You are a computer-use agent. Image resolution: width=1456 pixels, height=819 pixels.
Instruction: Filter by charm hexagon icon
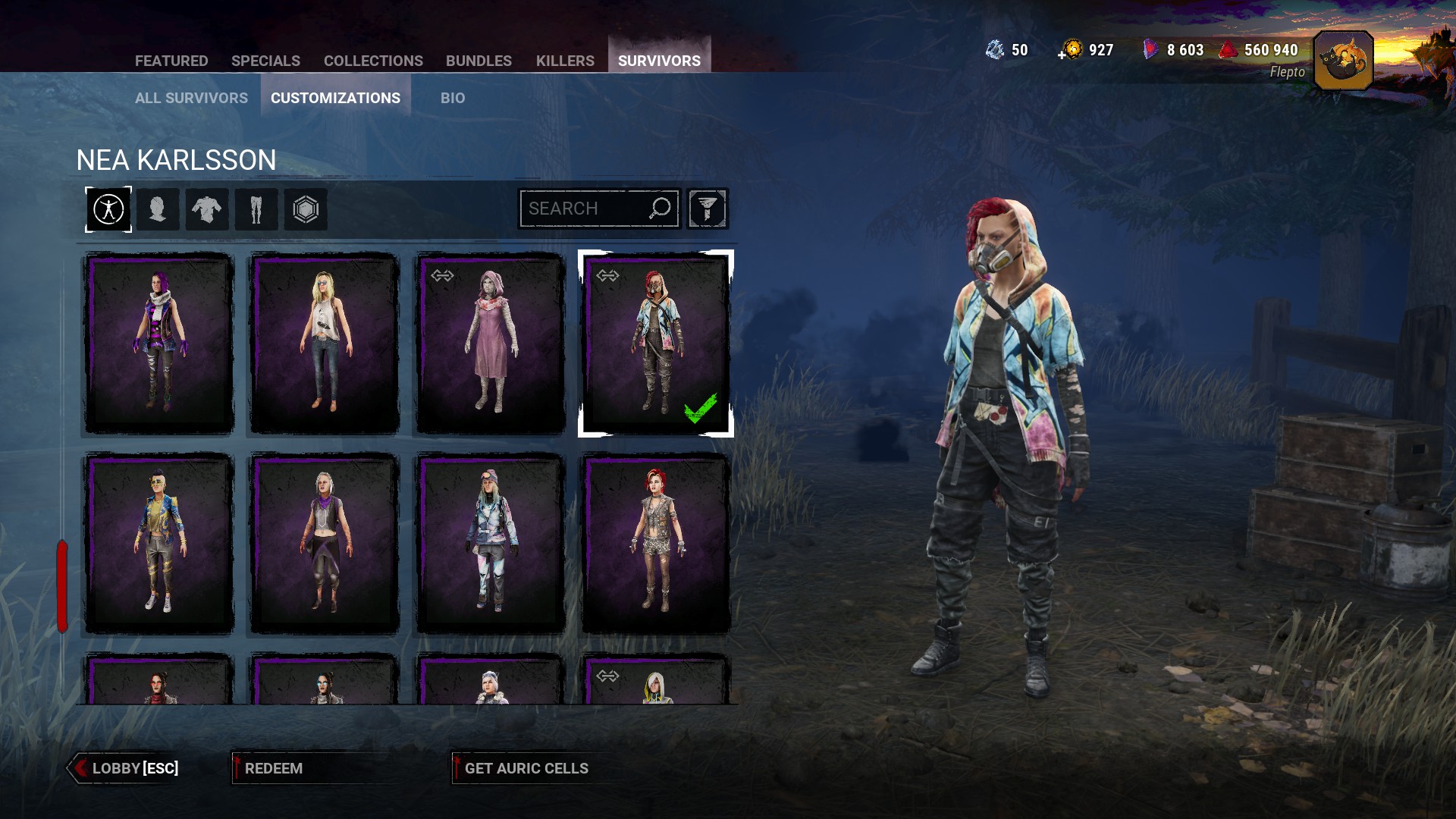(x=306, y=209)
